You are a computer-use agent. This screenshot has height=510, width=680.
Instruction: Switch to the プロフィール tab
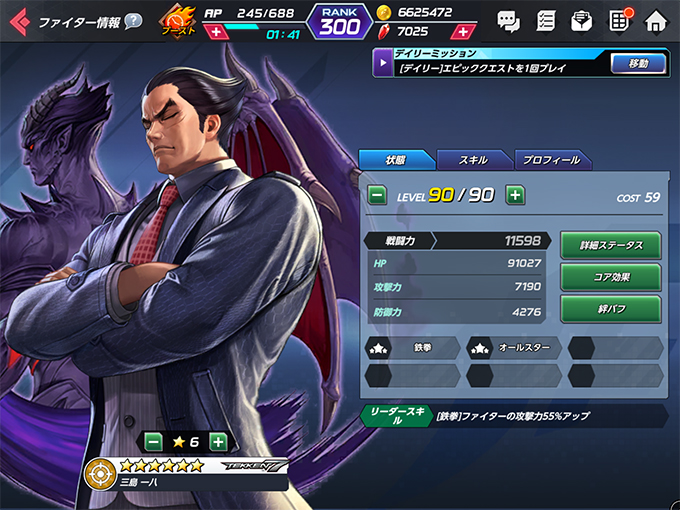click(x=551, y=160)
